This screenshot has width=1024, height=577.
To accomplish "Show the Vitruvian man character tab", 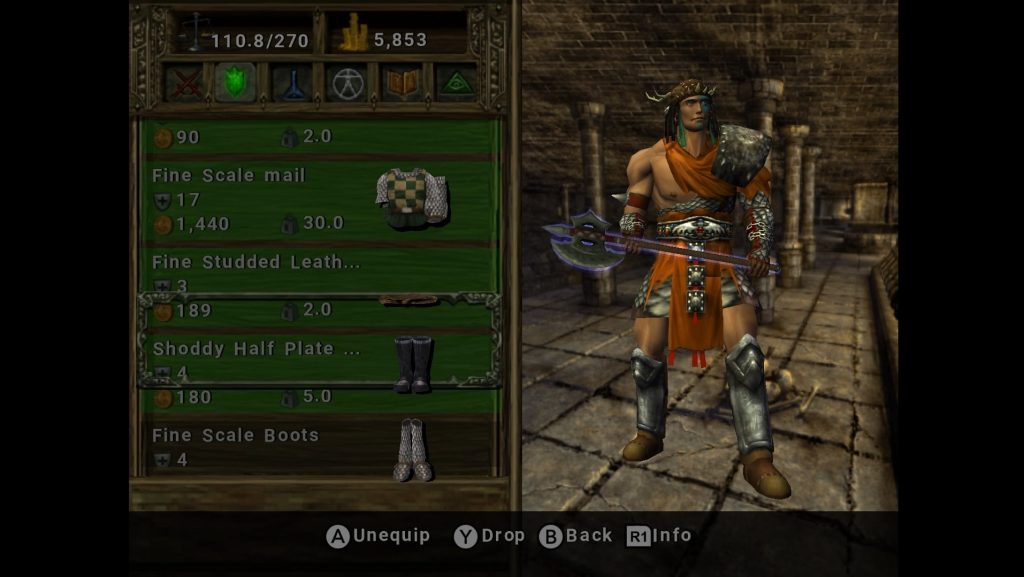I will click(346, 83).
